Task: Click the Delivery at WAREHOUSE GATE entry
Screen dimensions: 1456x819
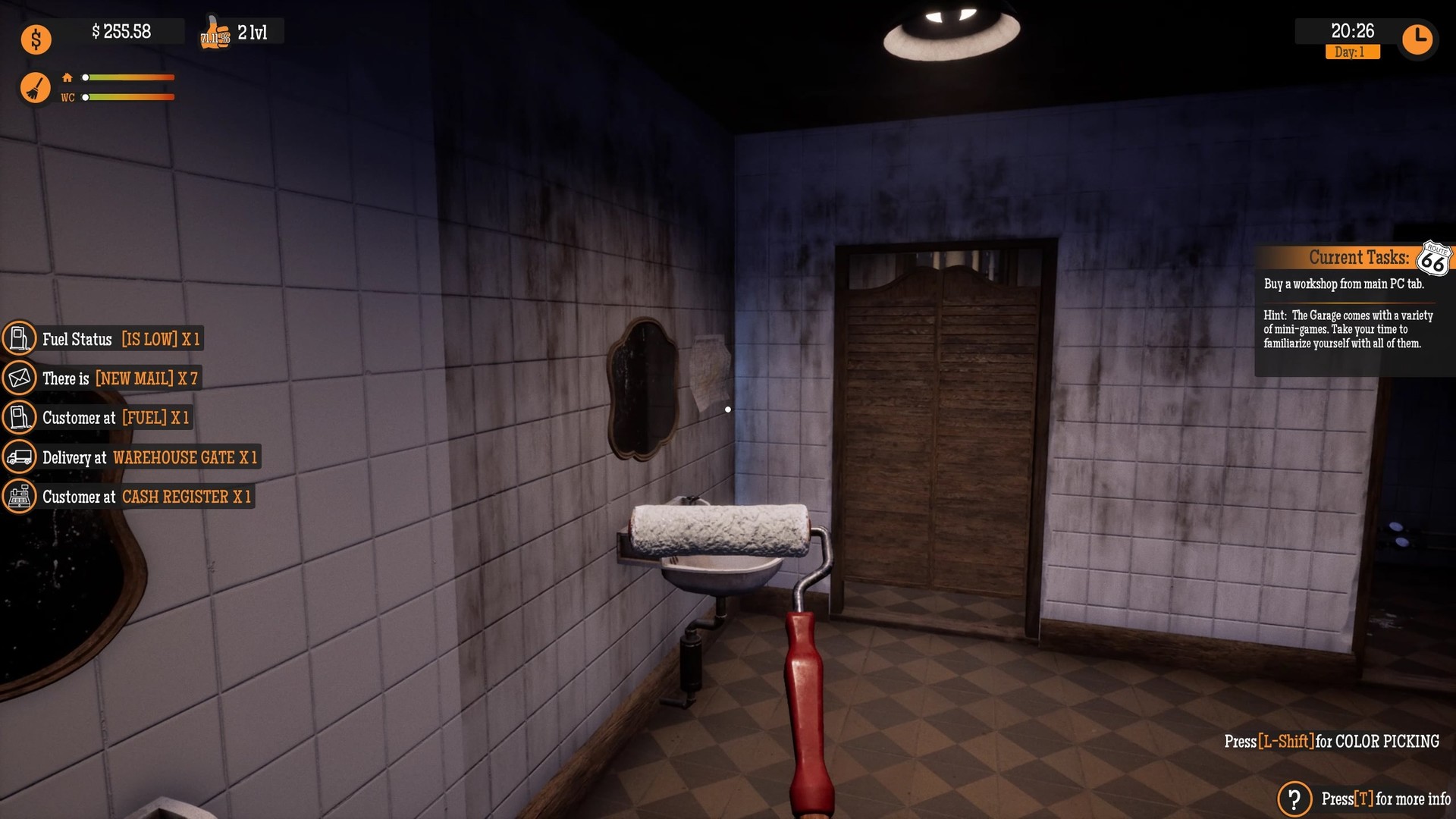Action: pyautogui.click(x=148, y=457)
